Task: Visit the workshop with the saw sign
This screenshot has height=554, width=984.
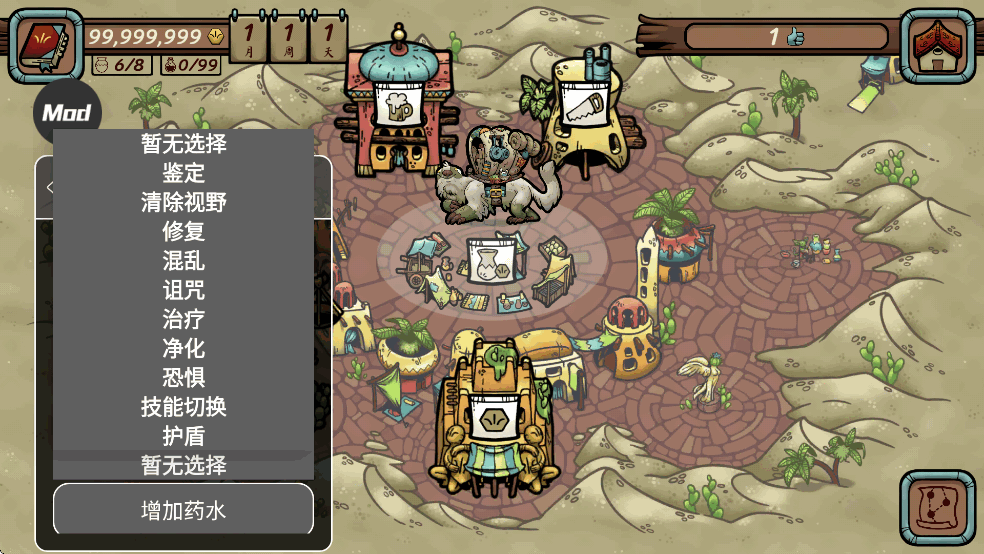Action: coord(583,105)
